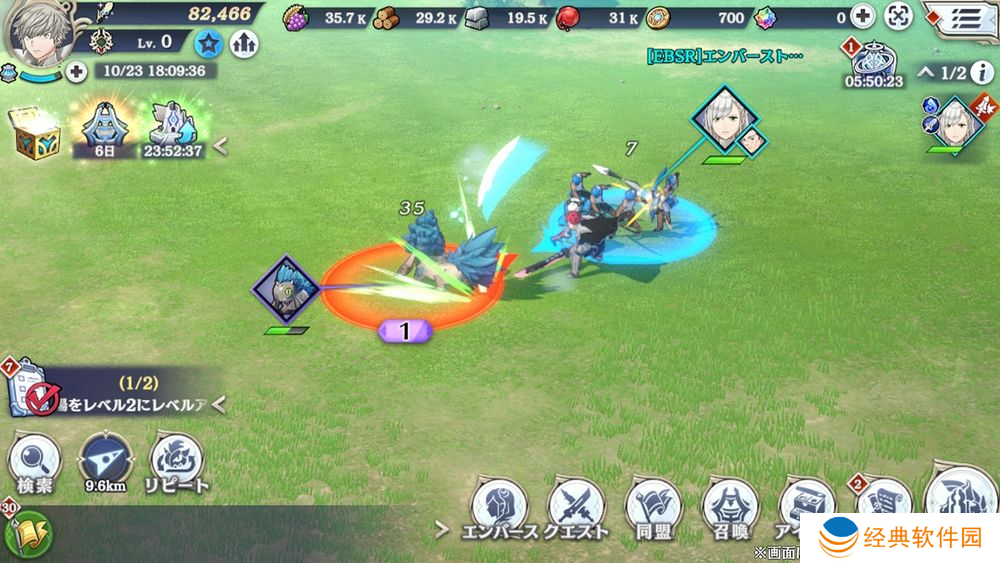This screenshot has height=563, width=1000.
Task: Toggle the screen focus frame icon
Action: click(899, 17)
